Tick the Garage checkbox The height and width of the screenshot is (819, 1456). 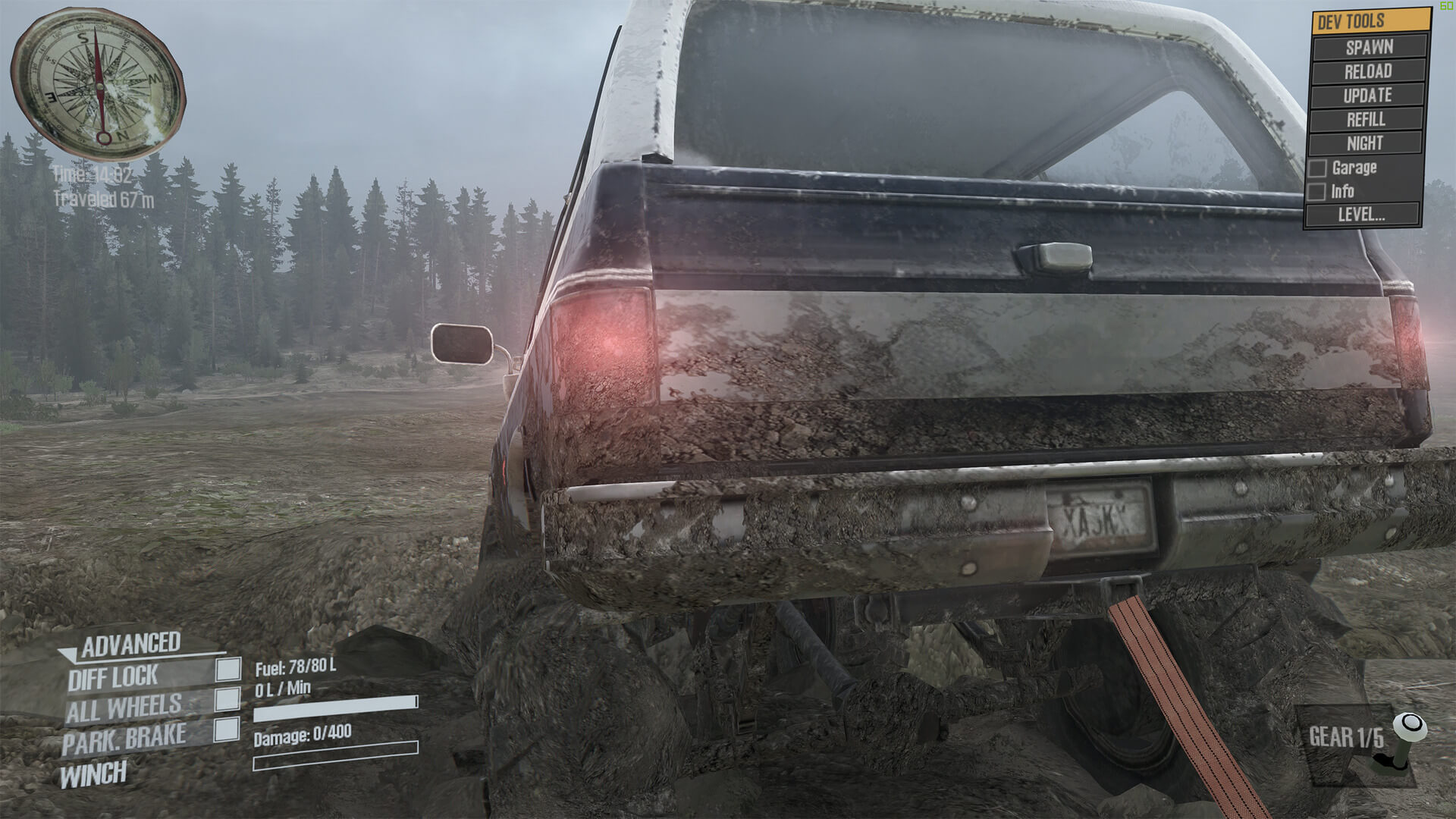1318,168
